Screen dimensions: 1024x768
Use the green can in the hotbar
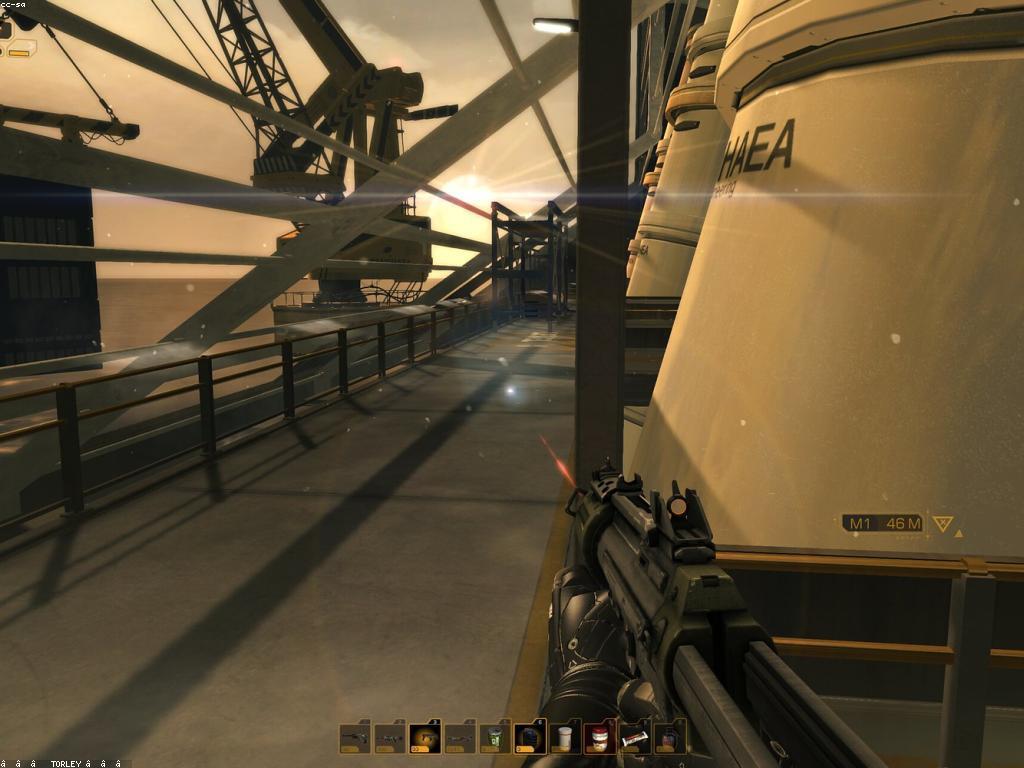[494, 738]
